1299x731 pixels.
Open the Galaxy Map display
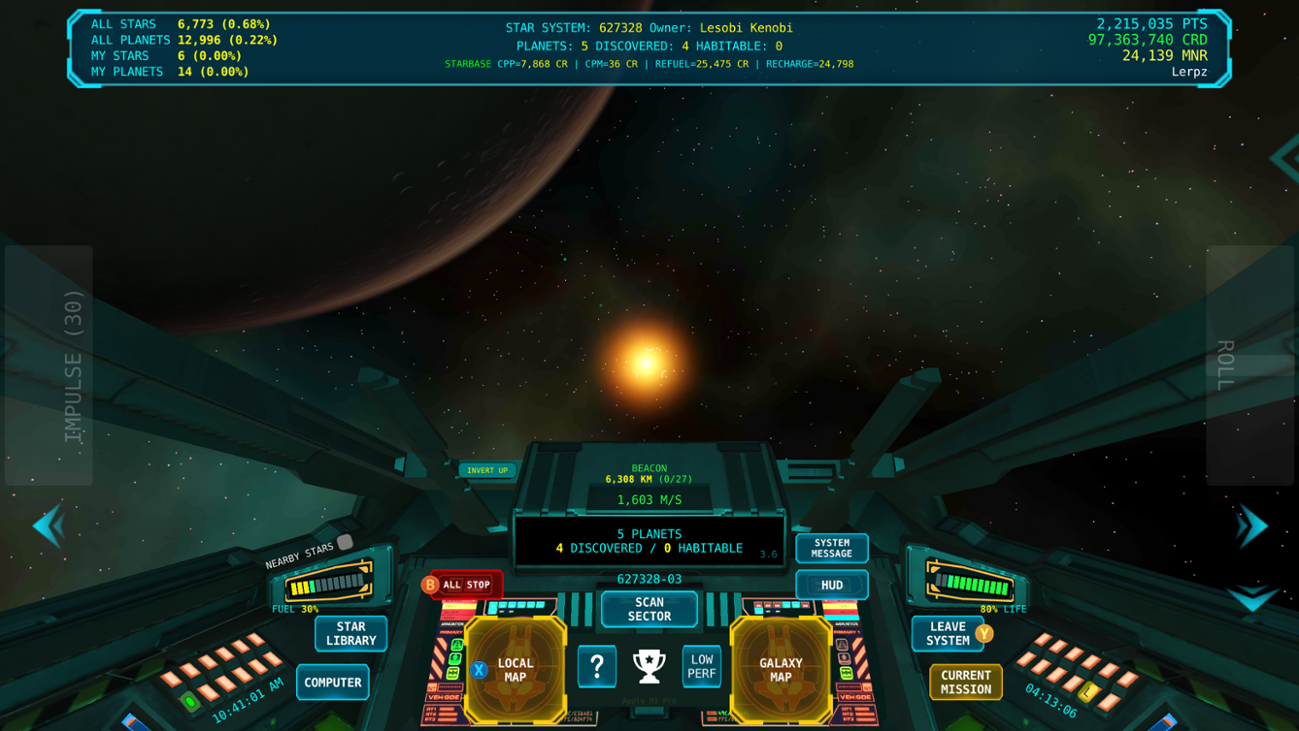tap(784, 669)
